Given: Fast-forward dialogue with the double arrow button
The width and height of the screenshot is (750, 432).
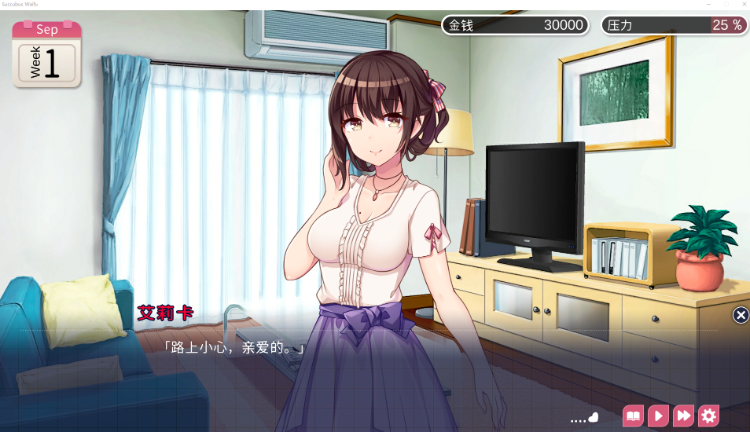Looking at the screenshot, I should [x=684, y=416].
